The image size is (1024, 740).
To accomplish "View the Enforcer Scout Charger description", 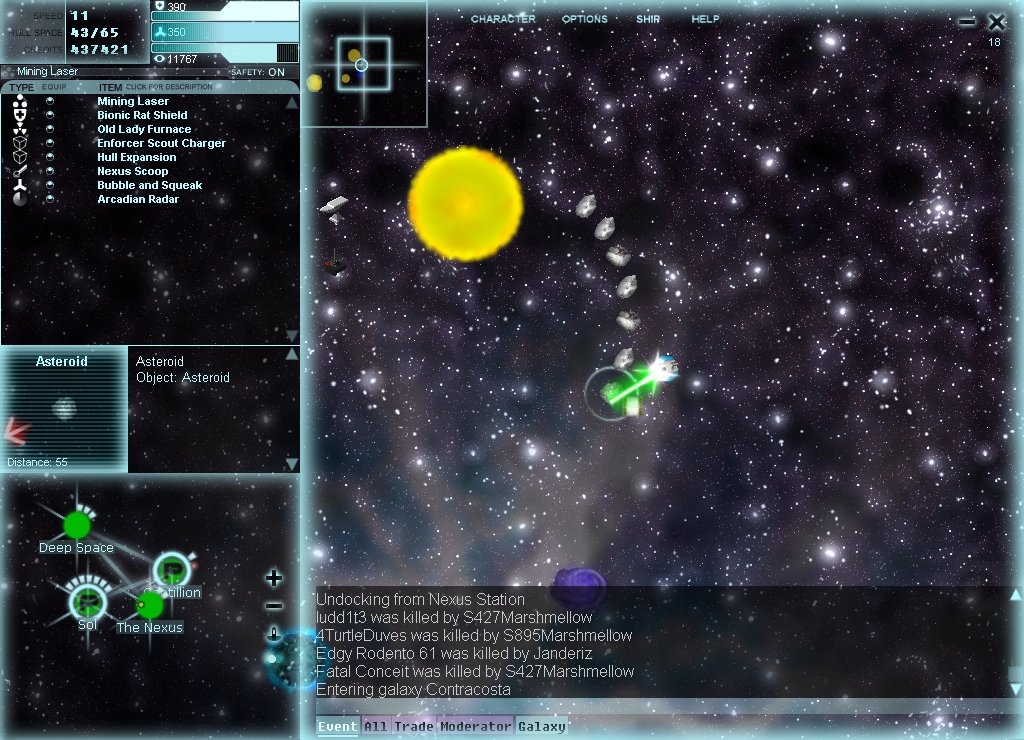I will (161, 143).
